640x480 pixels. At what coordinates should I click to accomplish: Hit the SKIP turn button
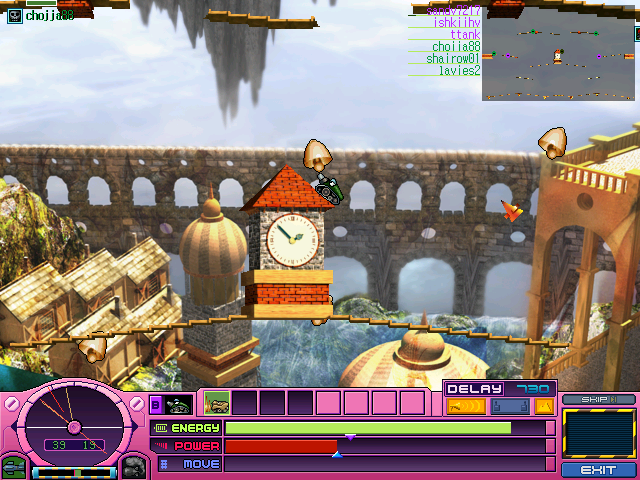[x=598, y=400]
